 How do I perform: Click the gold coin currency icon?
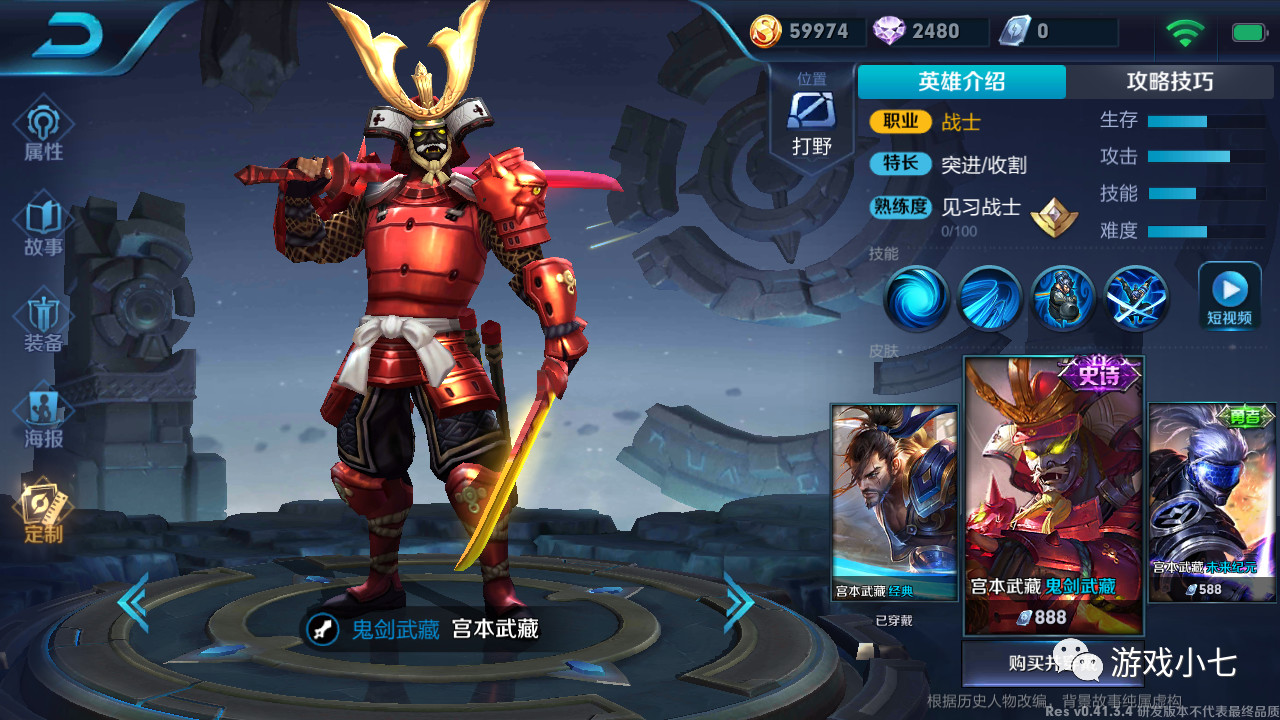coord(766,31)
